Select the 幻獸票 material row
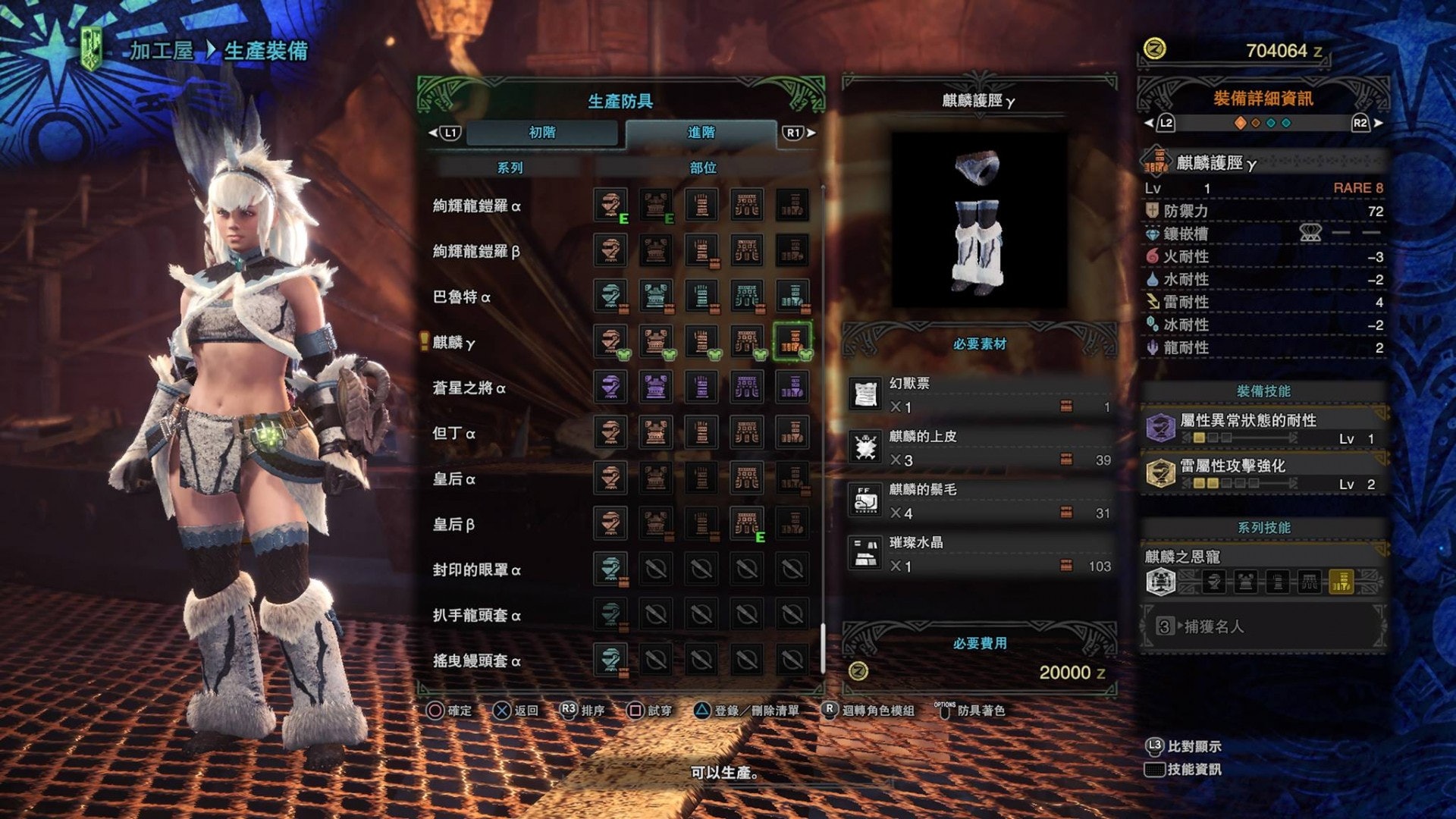This screenshot has width=1456, height=819. pyautogui.click(x=980, y=395)
